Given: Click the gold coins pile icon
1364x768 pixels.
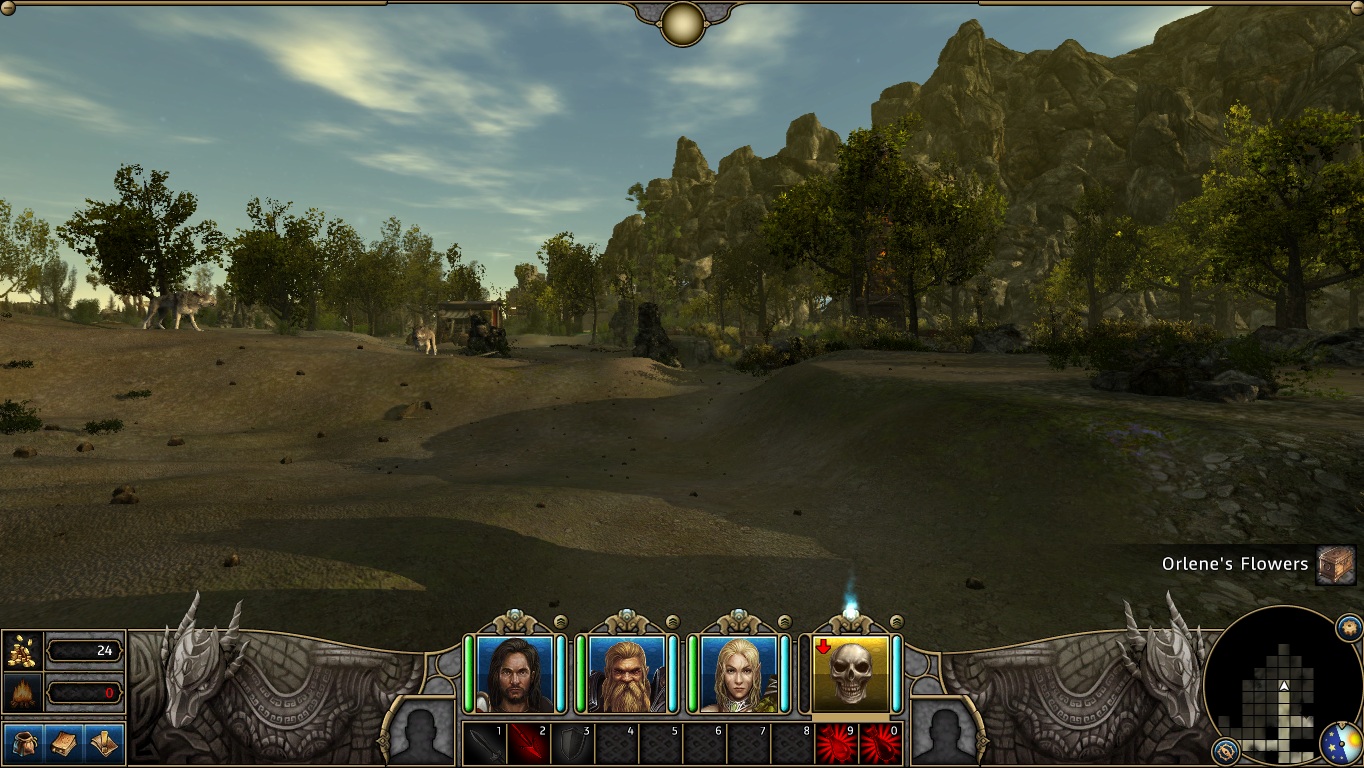Looking at the screenshot, I should point(22,651).
